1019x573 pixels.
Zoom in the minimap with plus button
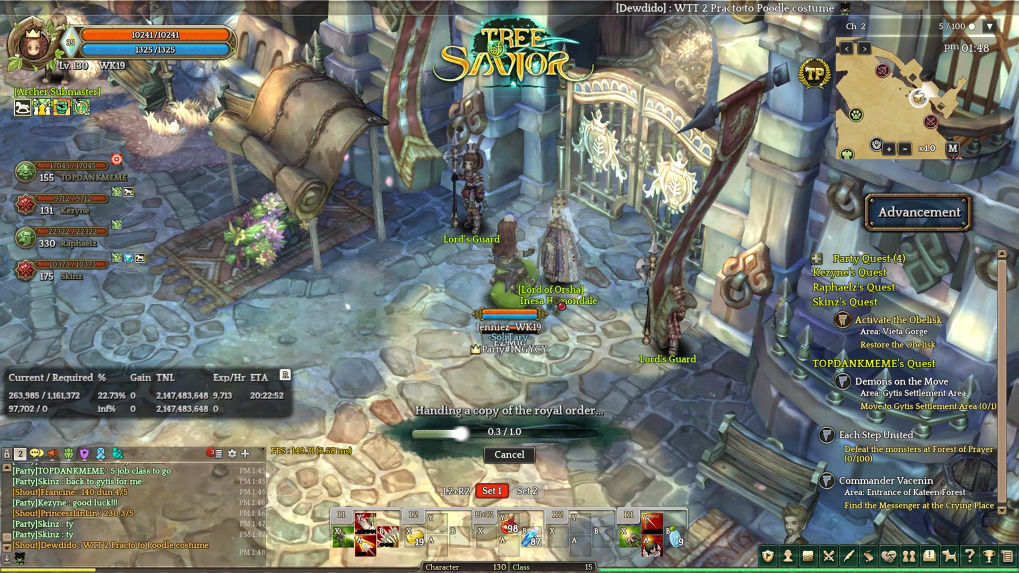tap(889, 148)
